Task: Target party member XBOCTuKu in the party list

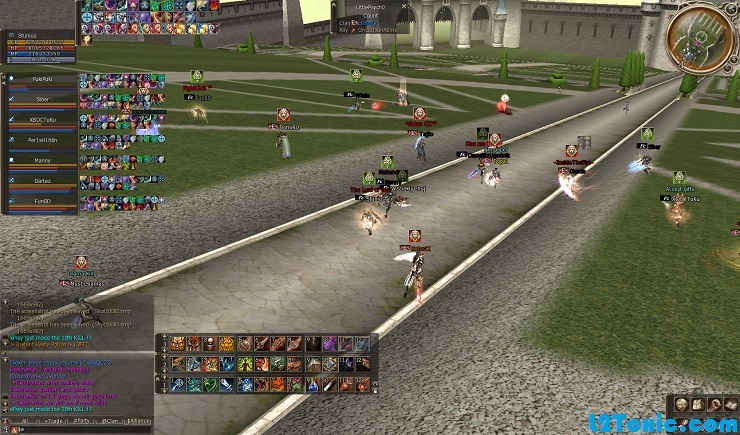Action: coord(42,120)
